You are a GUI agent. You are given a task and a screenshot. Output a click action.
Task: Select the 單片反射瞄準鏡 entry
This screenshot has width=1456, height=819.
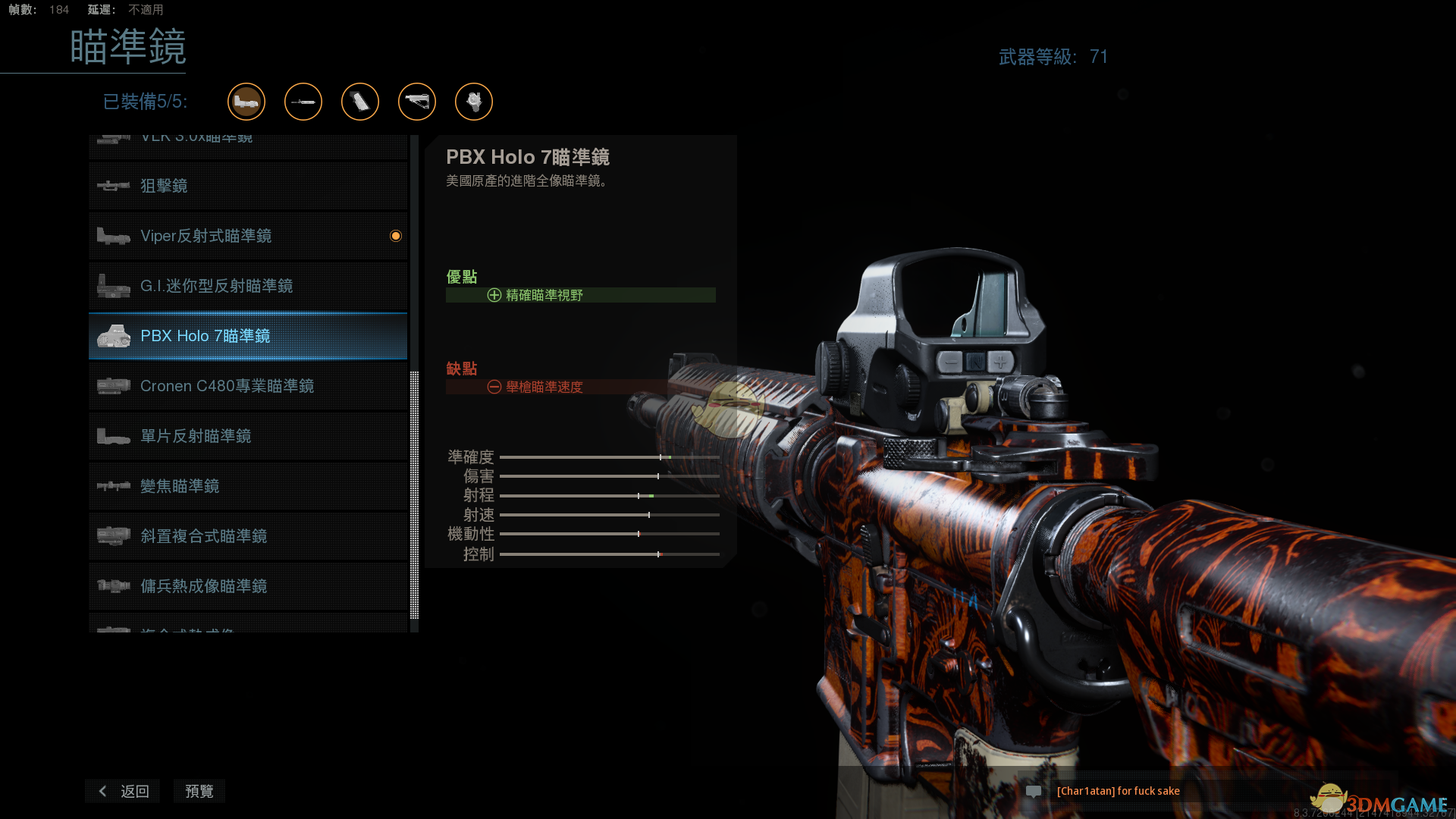(x=247, y=436)
